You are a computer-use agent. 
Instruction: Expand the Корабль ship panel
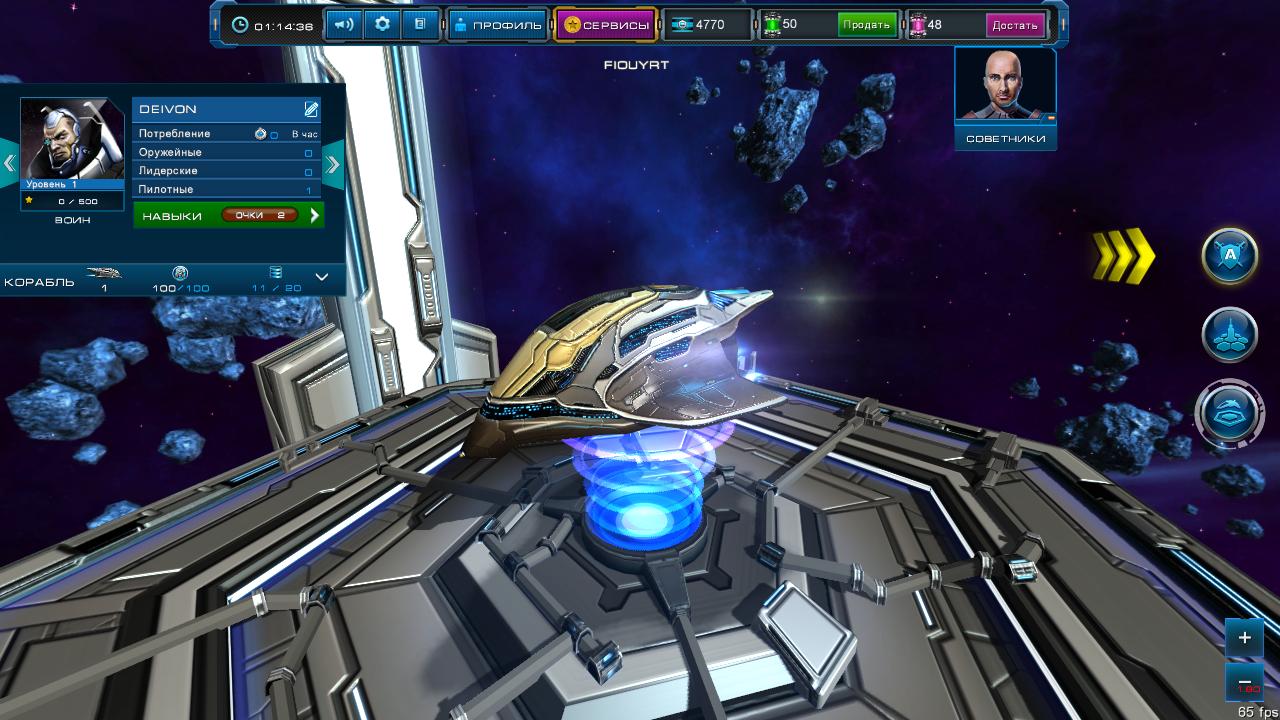click(322, 277)
